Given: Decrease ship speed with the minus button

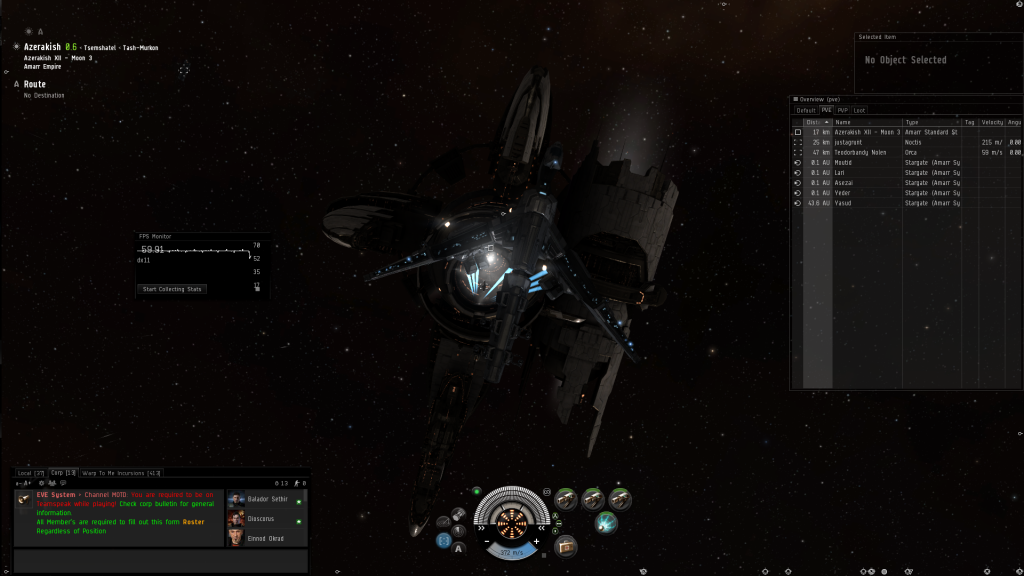Looking at the screenshot, I should [487, 541].
